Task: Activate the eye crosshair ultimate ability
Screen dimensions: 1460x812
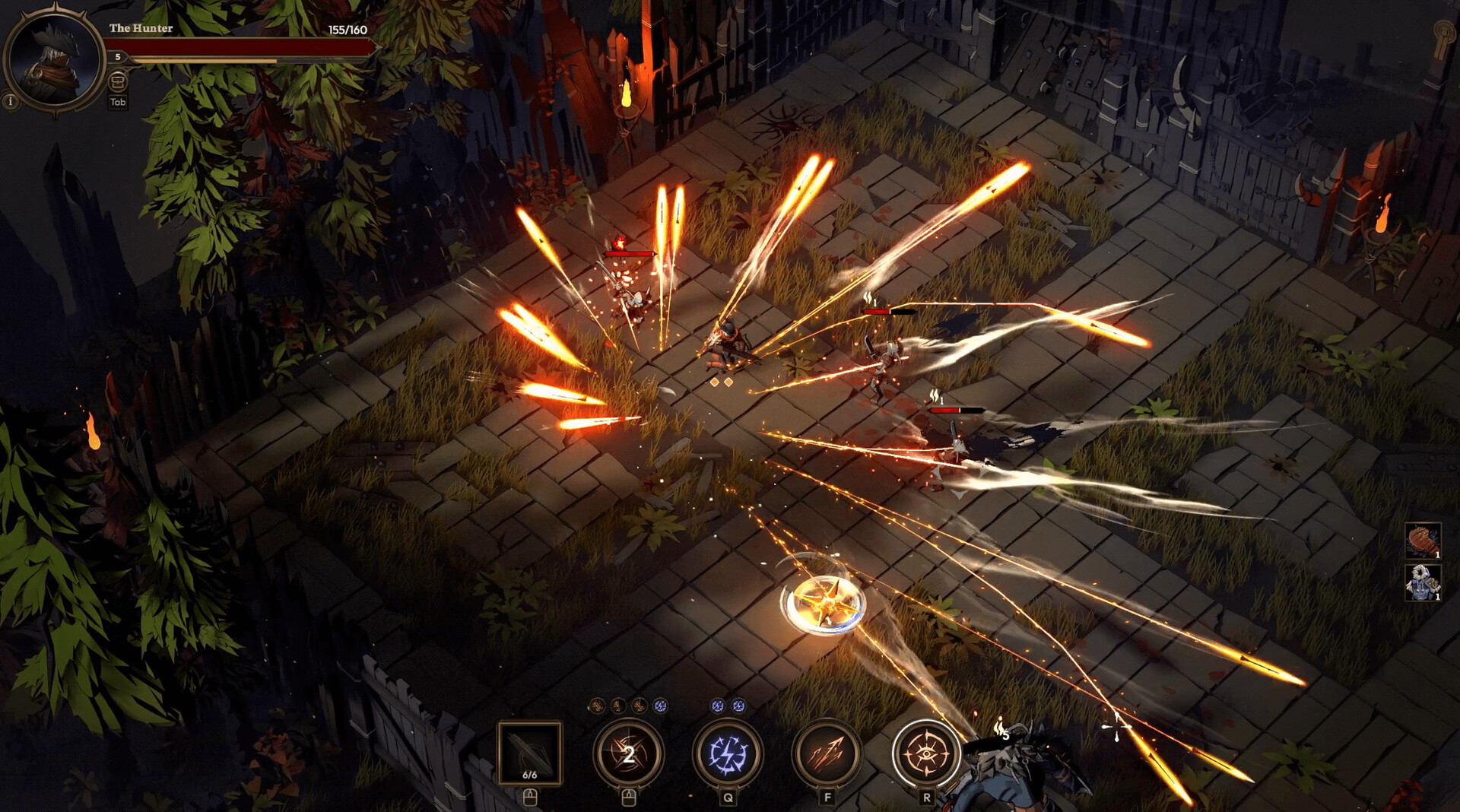Action: pyautogui.click(x=925, y=753)
